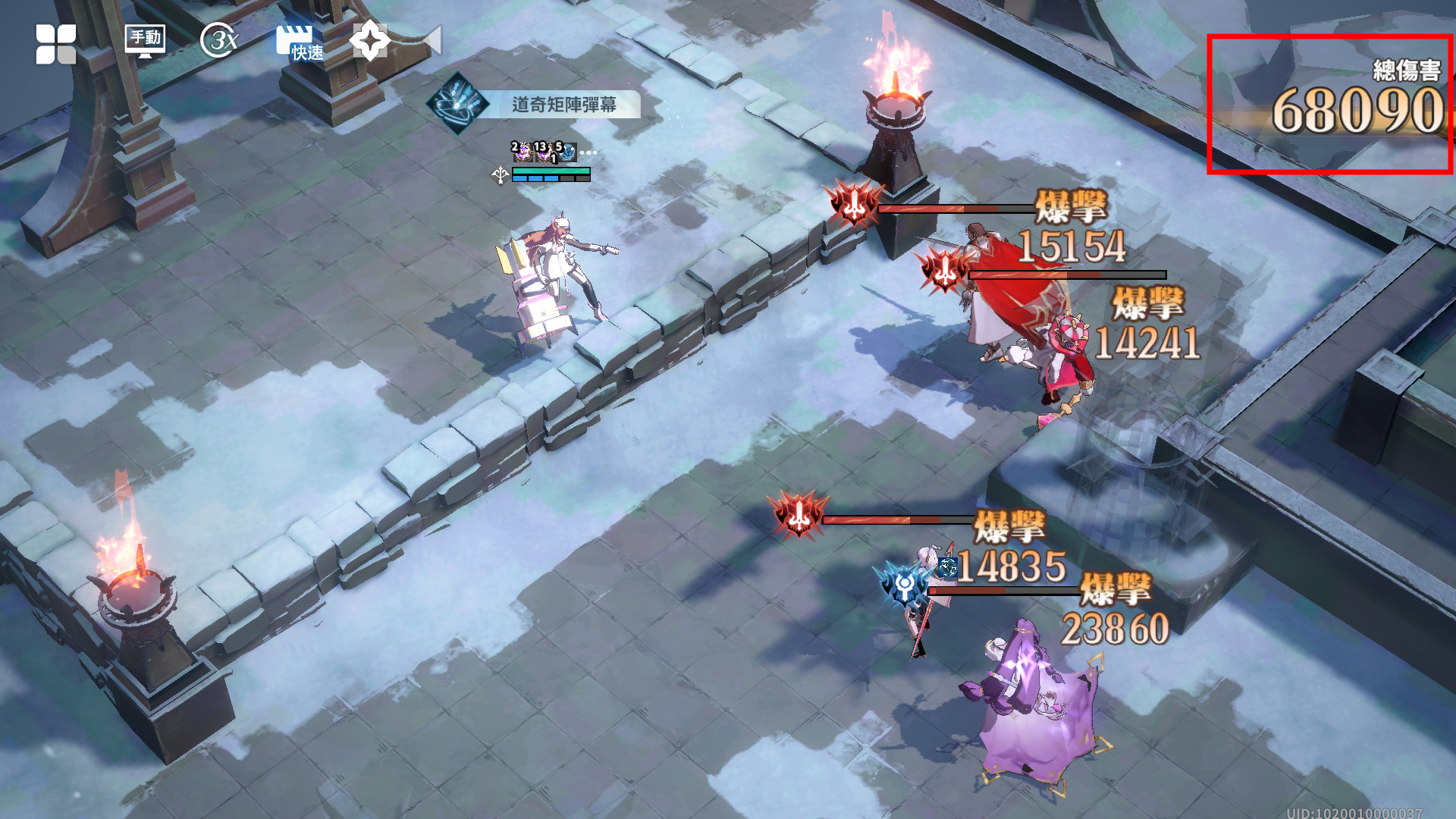The width and height of the screenshot is (1456, 819).
Task: Toggle the 快速 clapperboard animation option
Action: (x=299, y=42)
